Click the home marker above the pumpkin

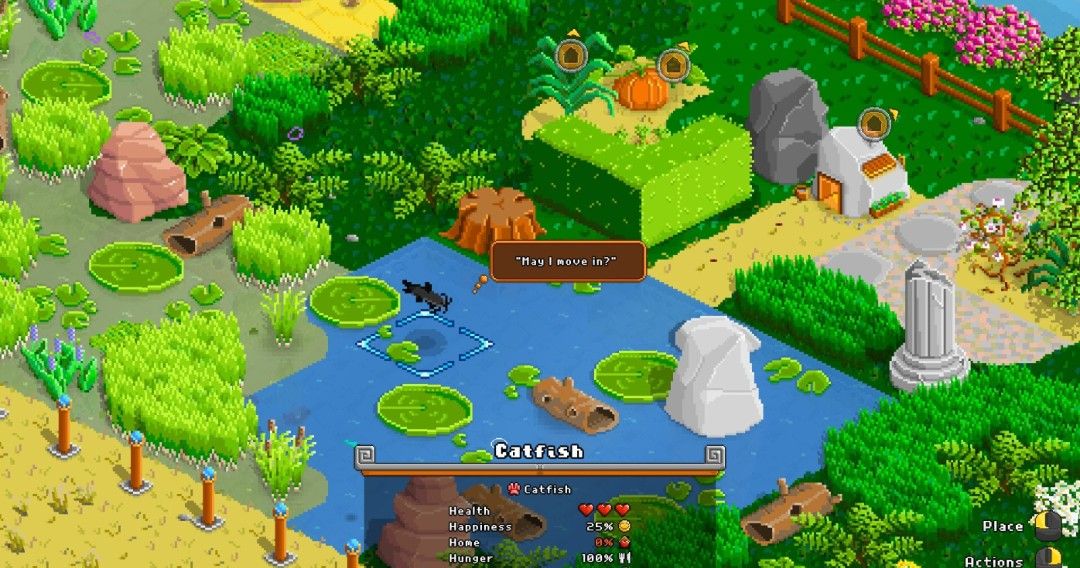click(672, 65)
